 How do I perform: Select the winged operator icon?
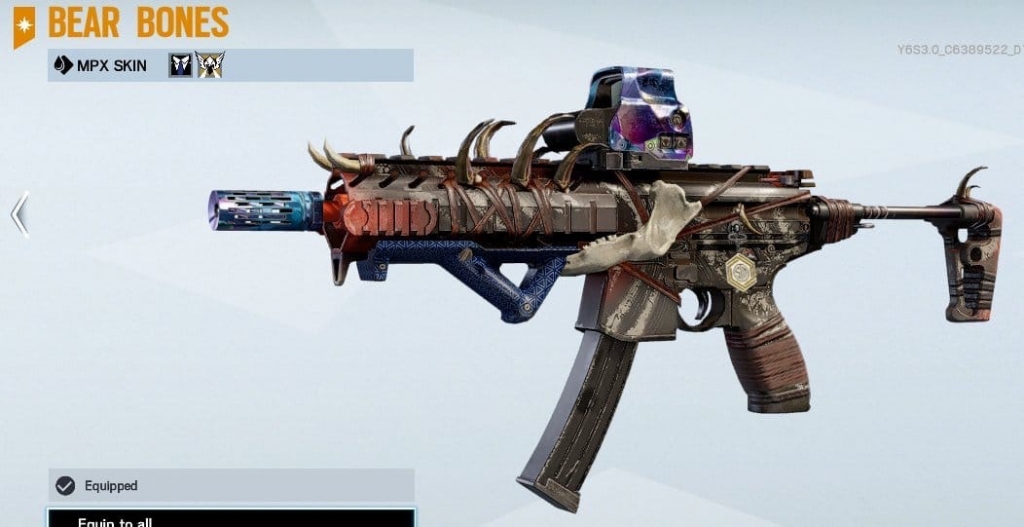pos(210,66)
